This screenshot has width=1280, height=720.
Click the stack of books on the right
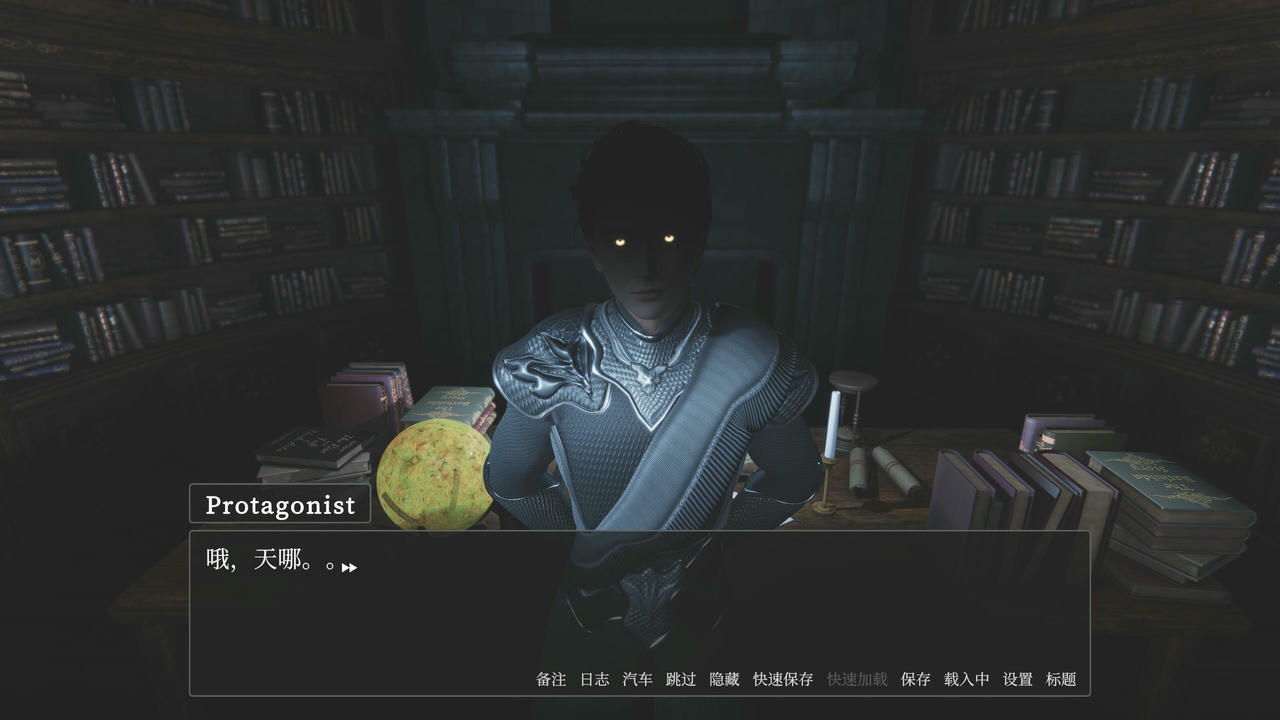click(1020, 480)
